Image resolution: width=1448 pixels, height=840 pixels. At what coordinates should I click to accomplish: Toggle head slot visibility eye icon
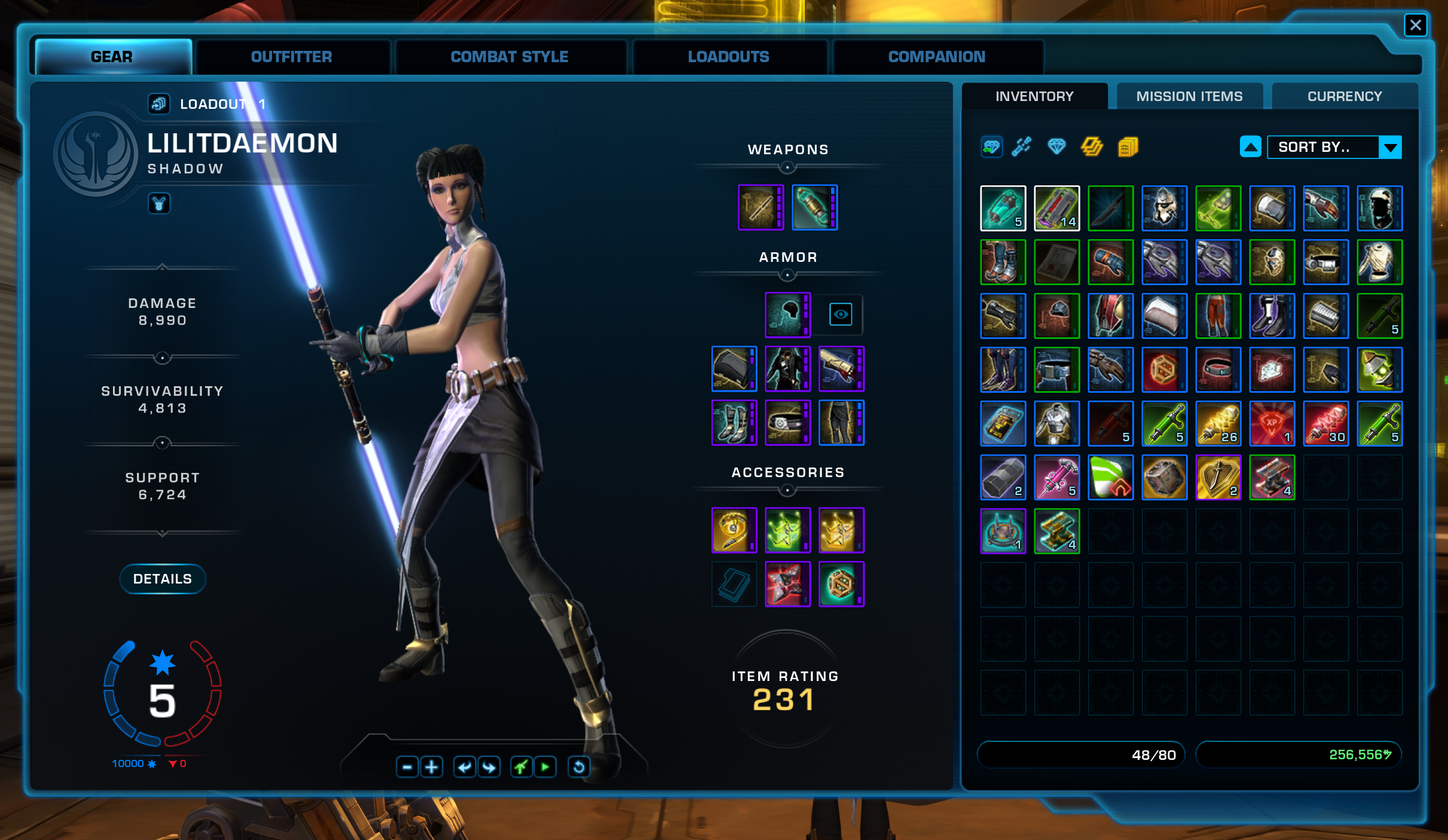pyautogui.click(x=841, y=314)
